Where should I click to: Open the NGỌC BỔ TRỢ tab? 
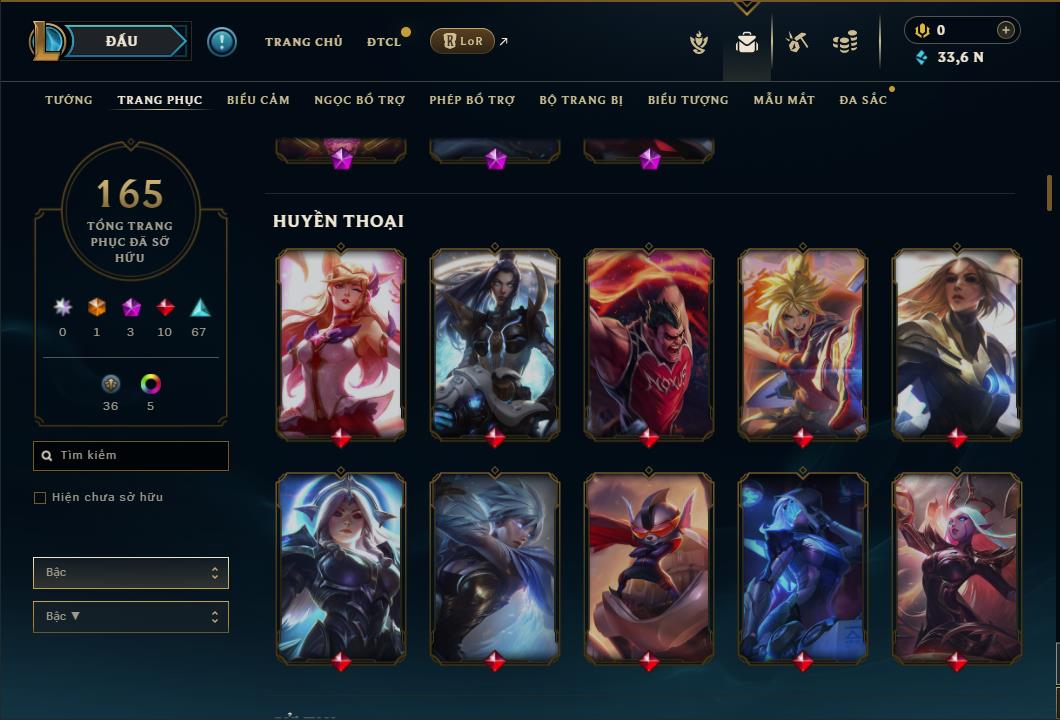(x=359, y=100)
